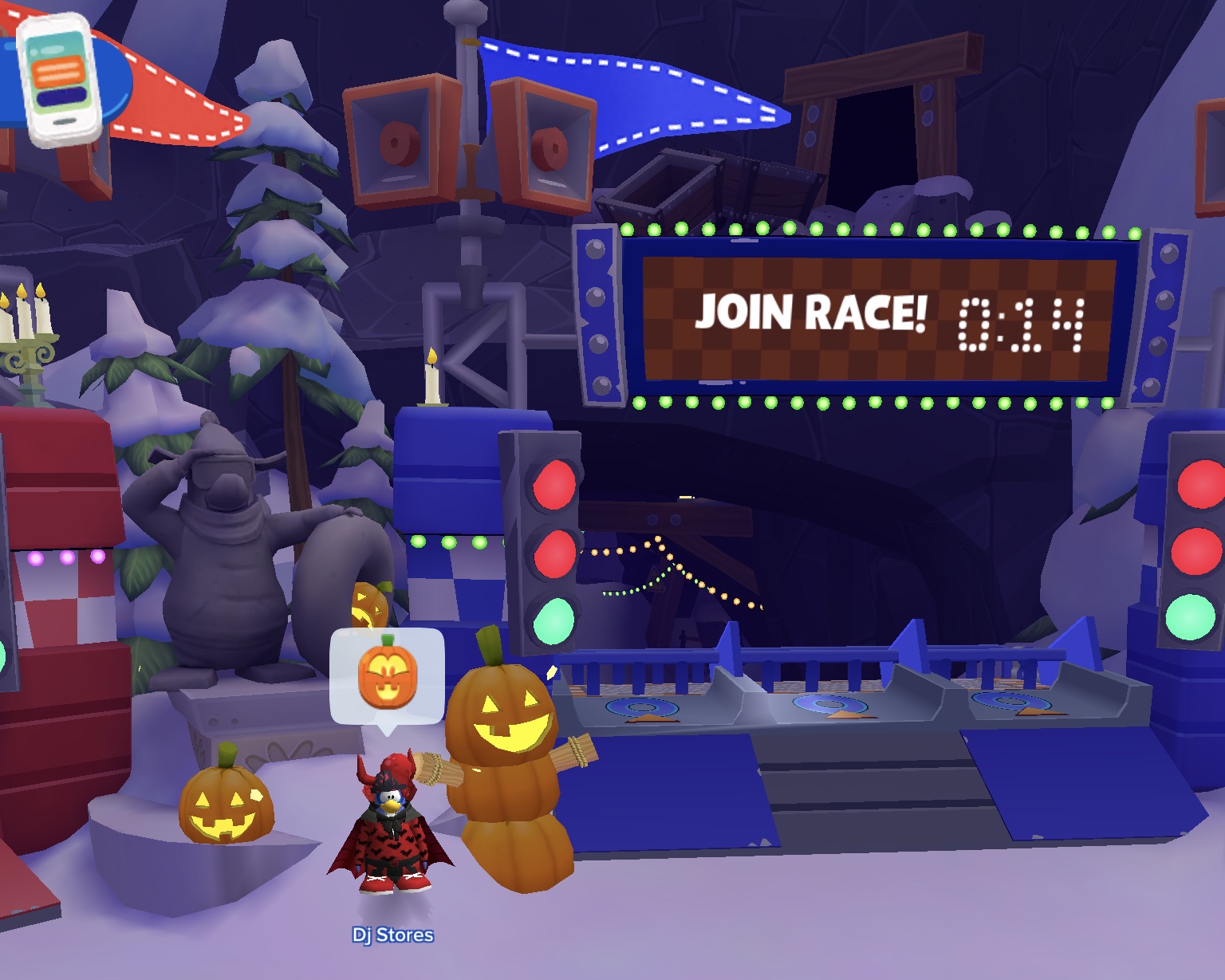Open the phone menu icon

[61, 80]
